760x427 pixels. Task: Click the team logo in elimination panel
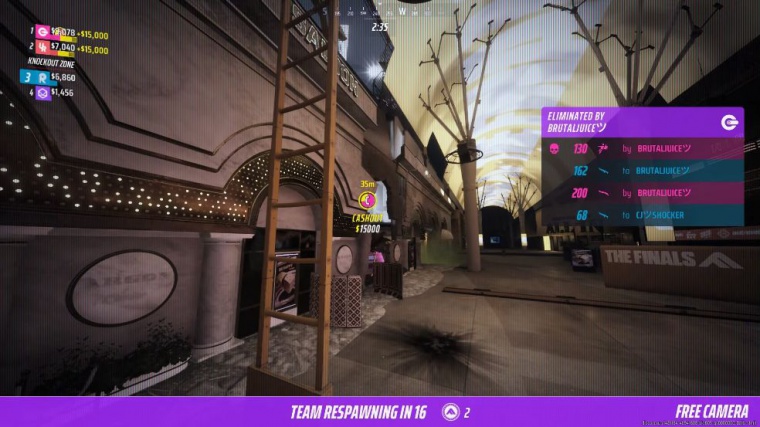point(728,122)
